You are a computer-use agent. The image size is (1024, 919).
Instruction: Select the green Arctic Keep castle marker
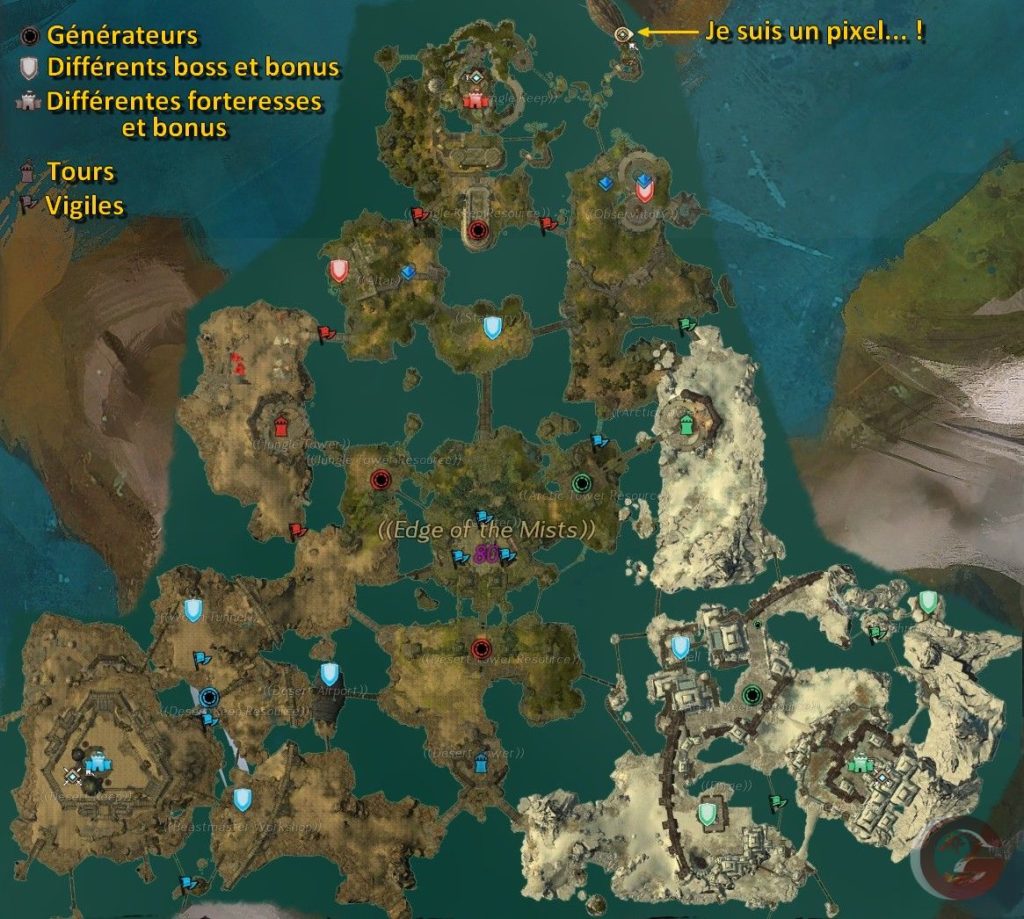859,765
